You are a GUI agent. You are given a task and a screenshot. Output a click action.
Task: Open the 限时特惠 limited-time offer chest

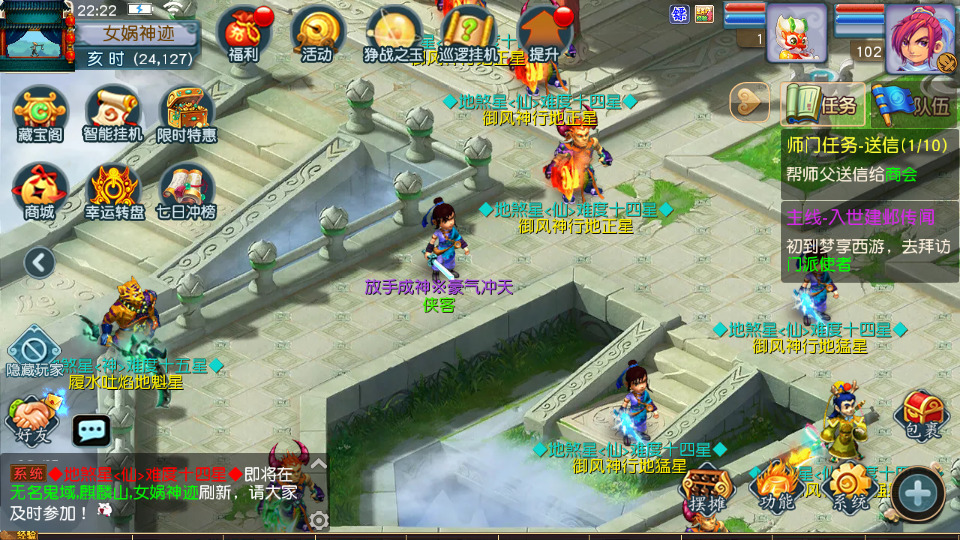coord(187,112)
